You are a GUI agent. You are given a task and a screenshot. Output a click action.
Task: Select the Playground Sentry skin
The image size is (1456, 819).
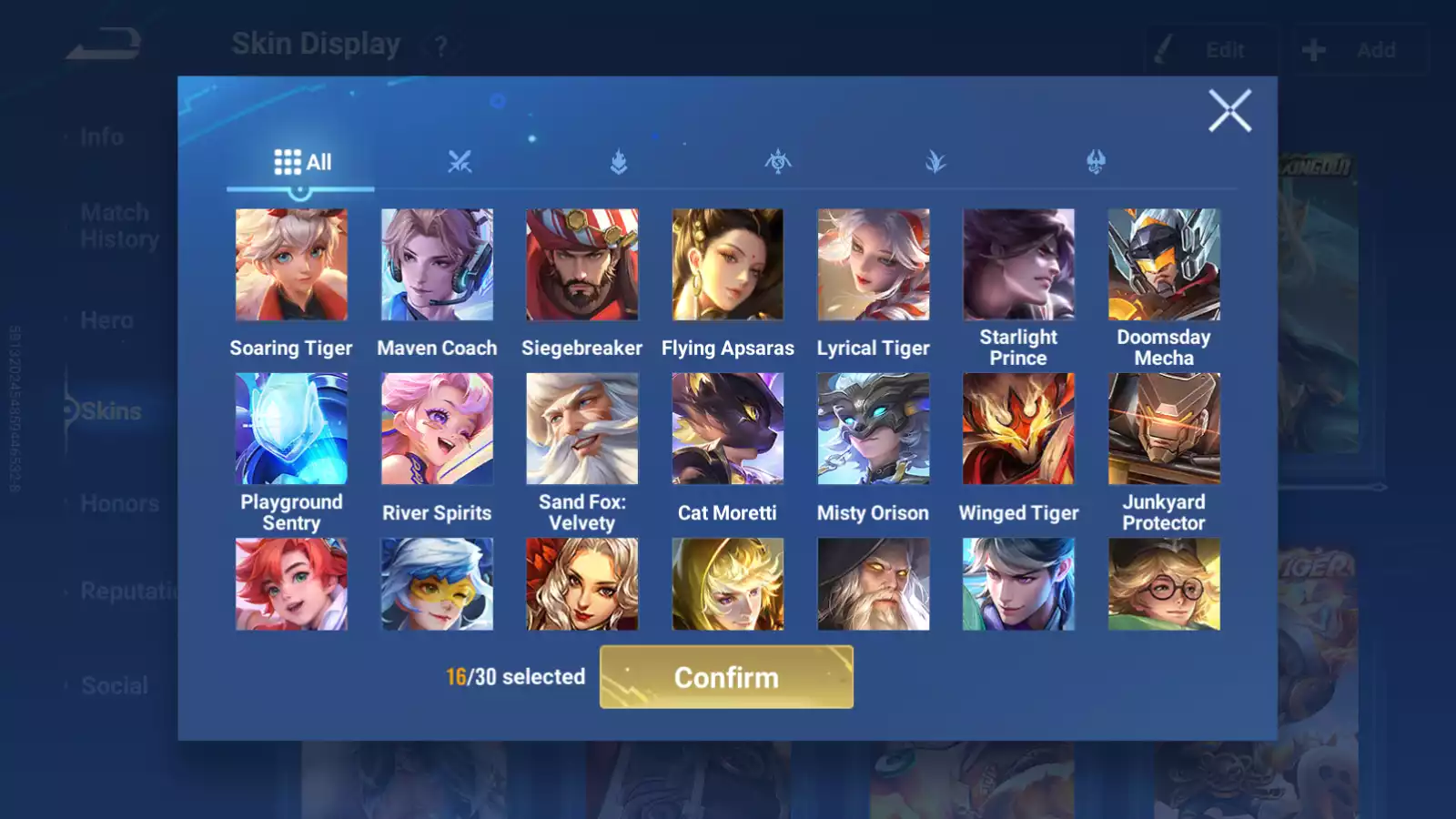[x=291, y=429]
